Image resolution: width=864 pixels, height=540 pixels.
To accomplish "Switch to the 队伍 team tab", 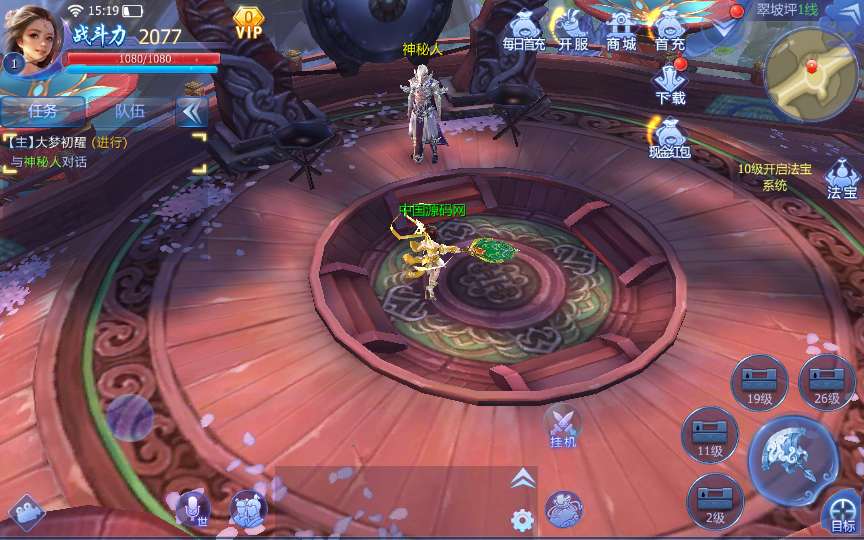I will [x=130, y=111].
